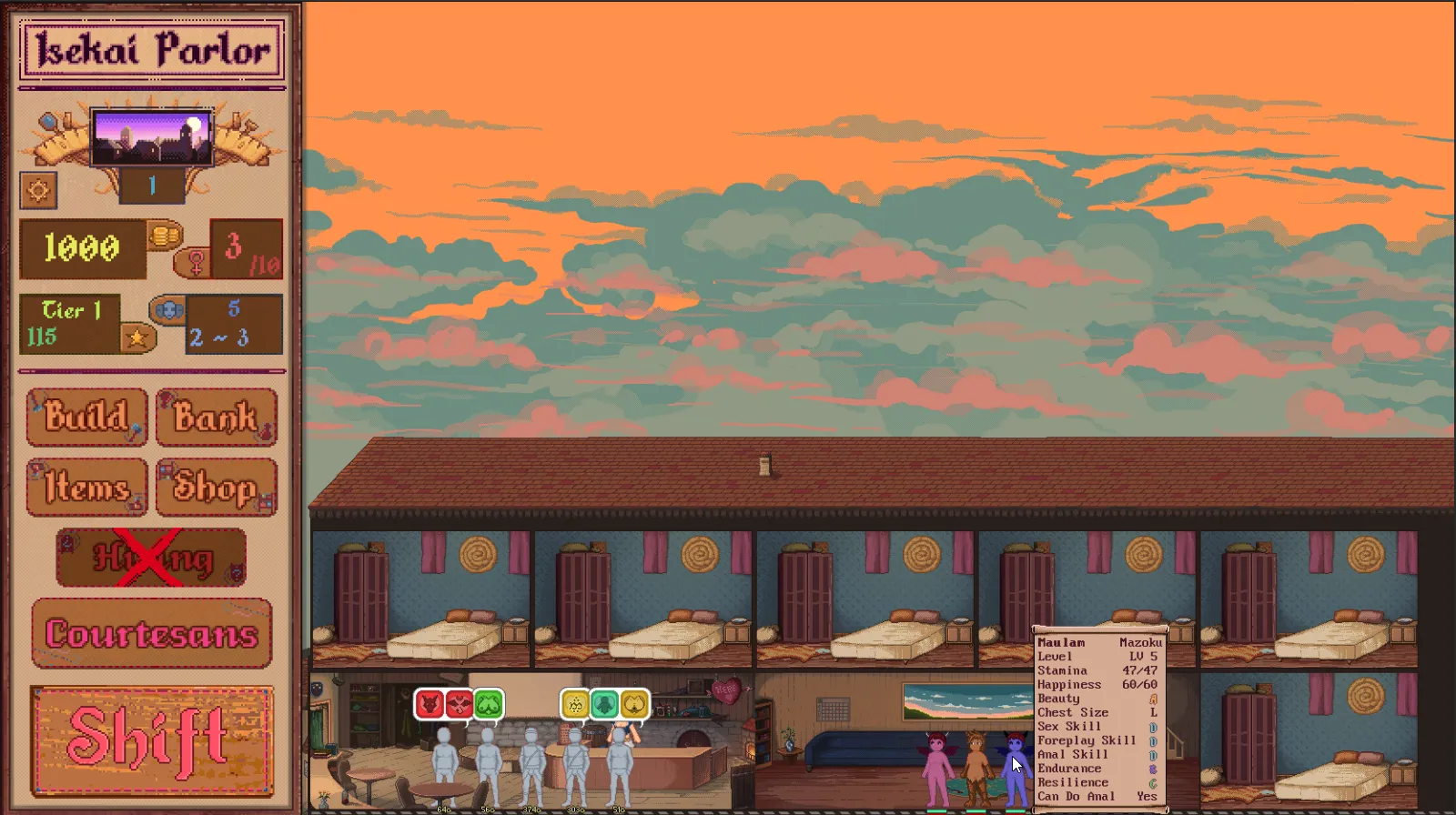Viewport: 1456px width, 815px height.
Task: Open settings with the gear icon
Action: pyautogui.click(x=38, y=190)
